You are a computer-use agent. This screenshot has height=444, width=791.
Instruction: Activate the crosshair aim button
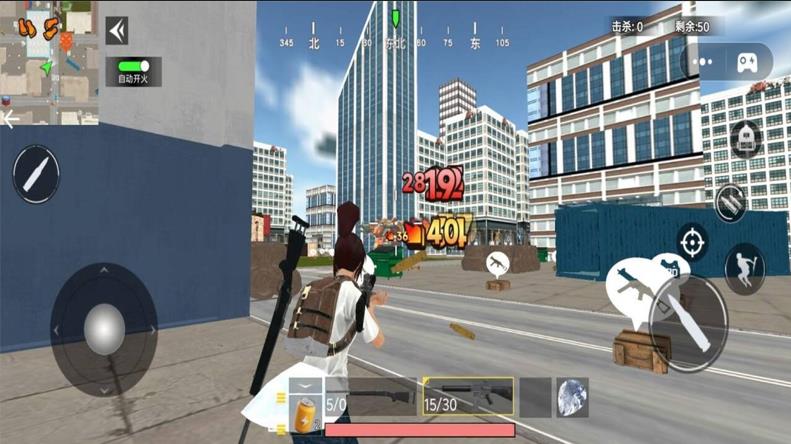click(x=692, y=241)
